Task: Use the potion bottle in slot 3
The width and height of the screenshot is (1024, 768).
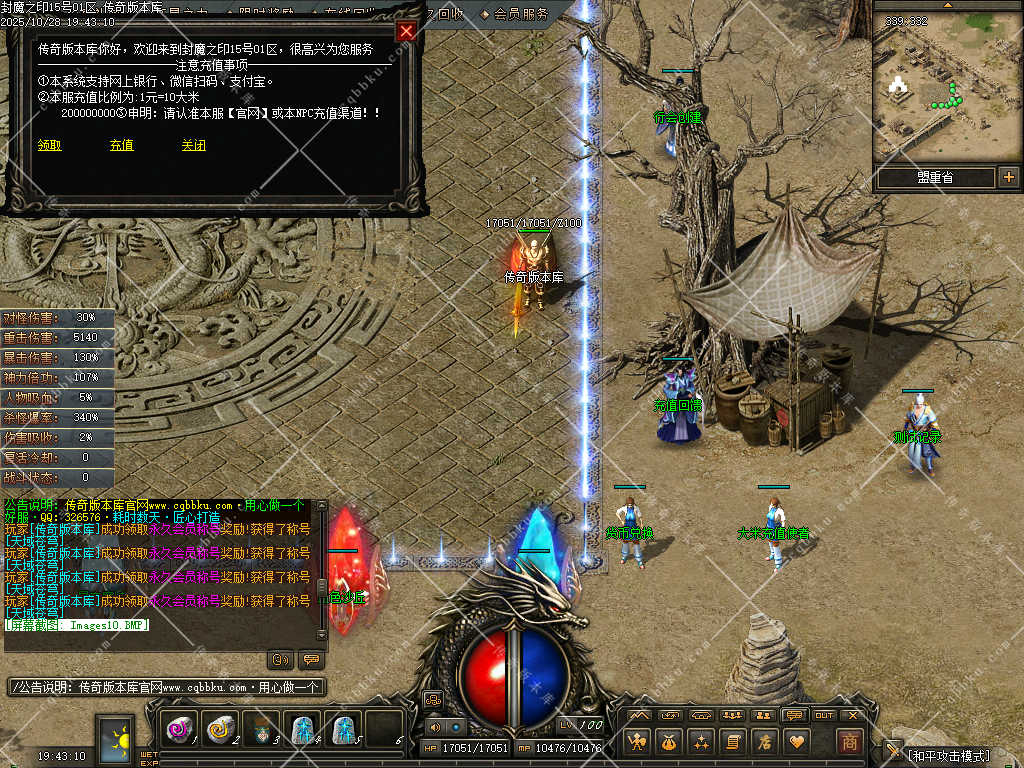Action: tap(260, 730)
